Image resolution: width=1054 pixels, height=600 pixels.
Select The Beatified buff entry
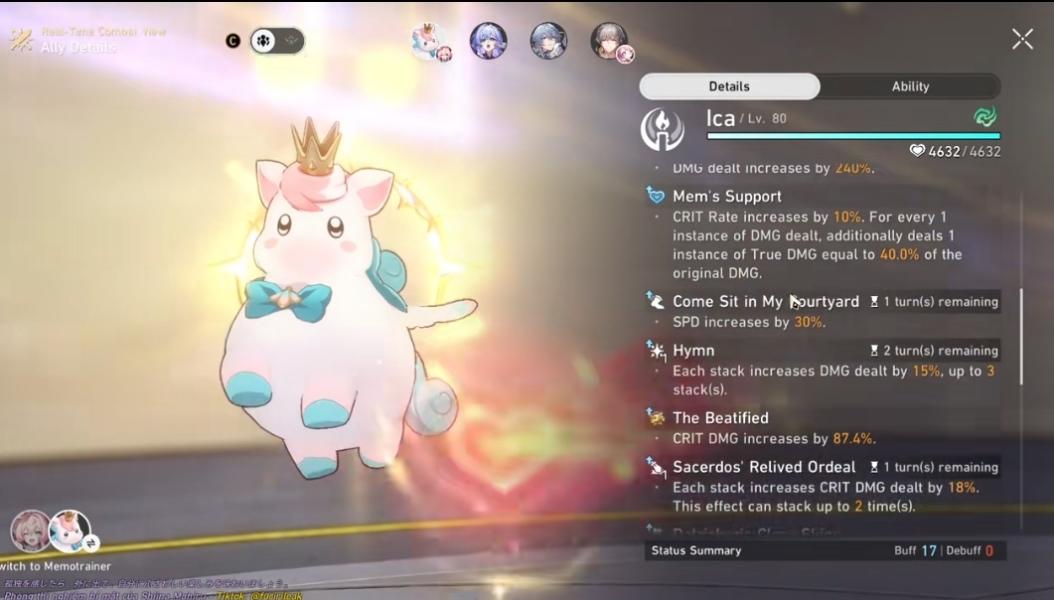click(720, 418)
